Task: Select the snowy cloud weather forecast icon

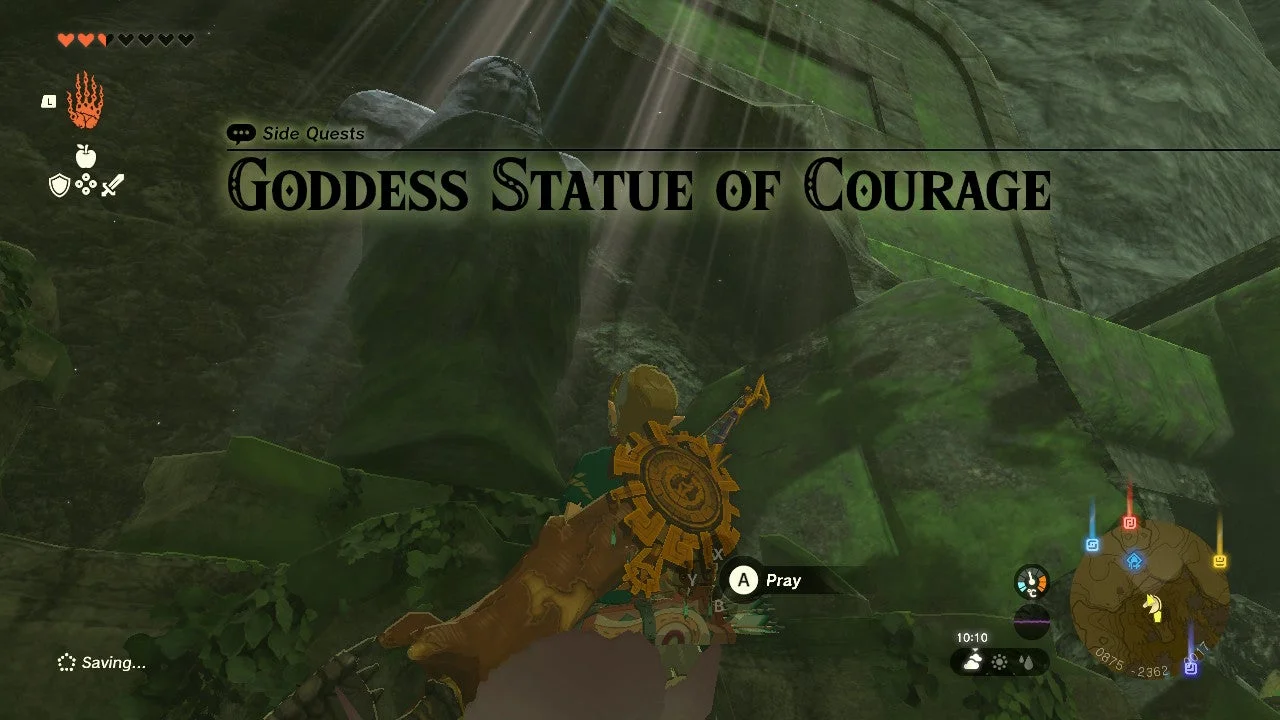Action: coord(972,662)
